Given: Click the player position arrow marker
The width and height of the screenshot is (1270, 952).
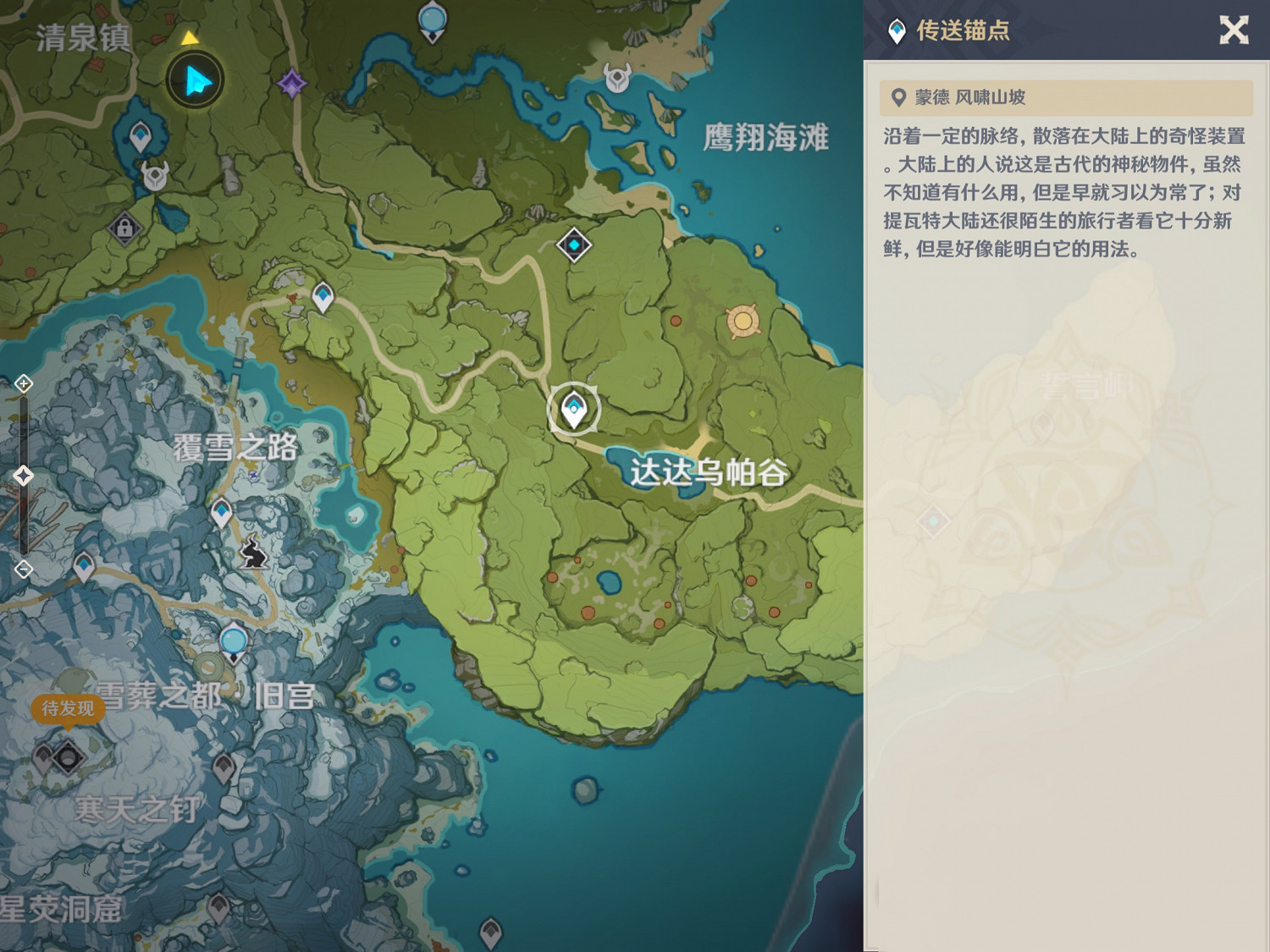Looking at the screenshot, I should point(195,80).
